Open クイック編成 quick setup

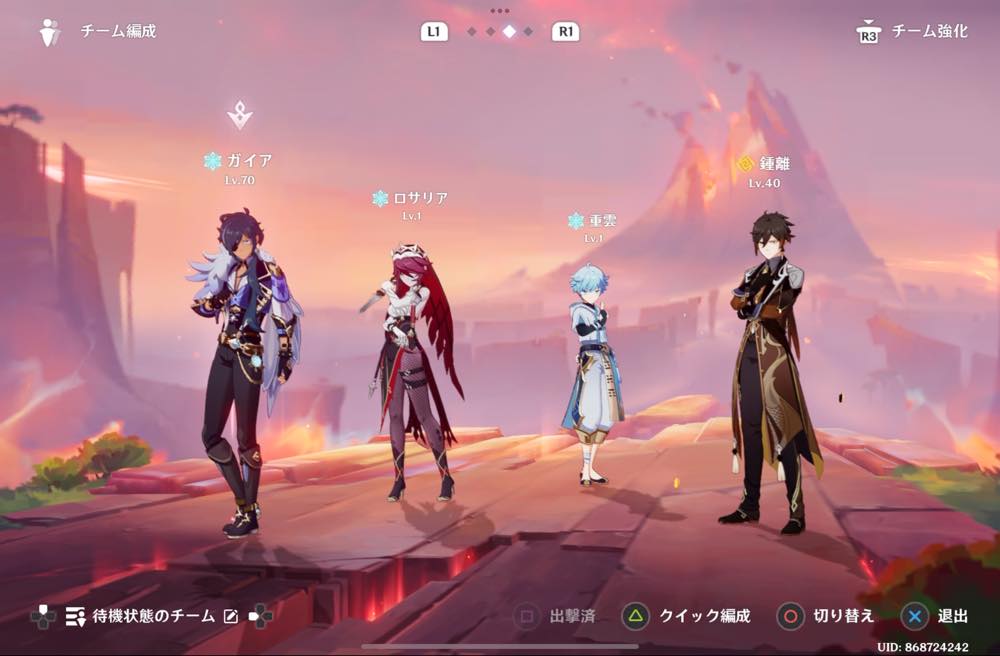pyautogui.click(x=686, y=616)
